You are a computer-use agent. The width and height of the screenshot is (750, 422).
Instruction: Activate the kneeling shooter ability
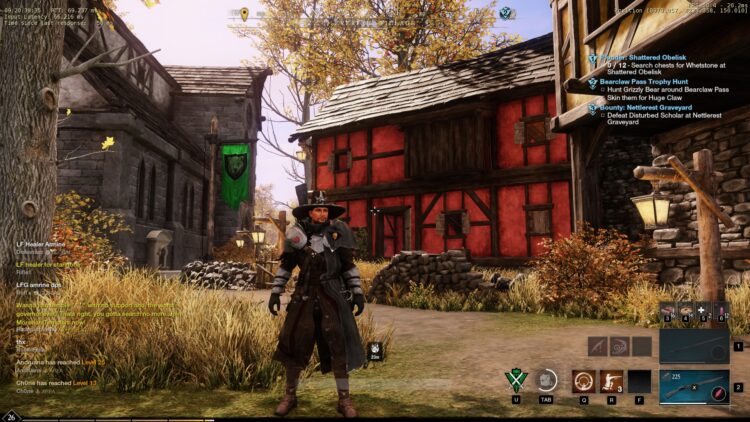(x=610, y=381)
